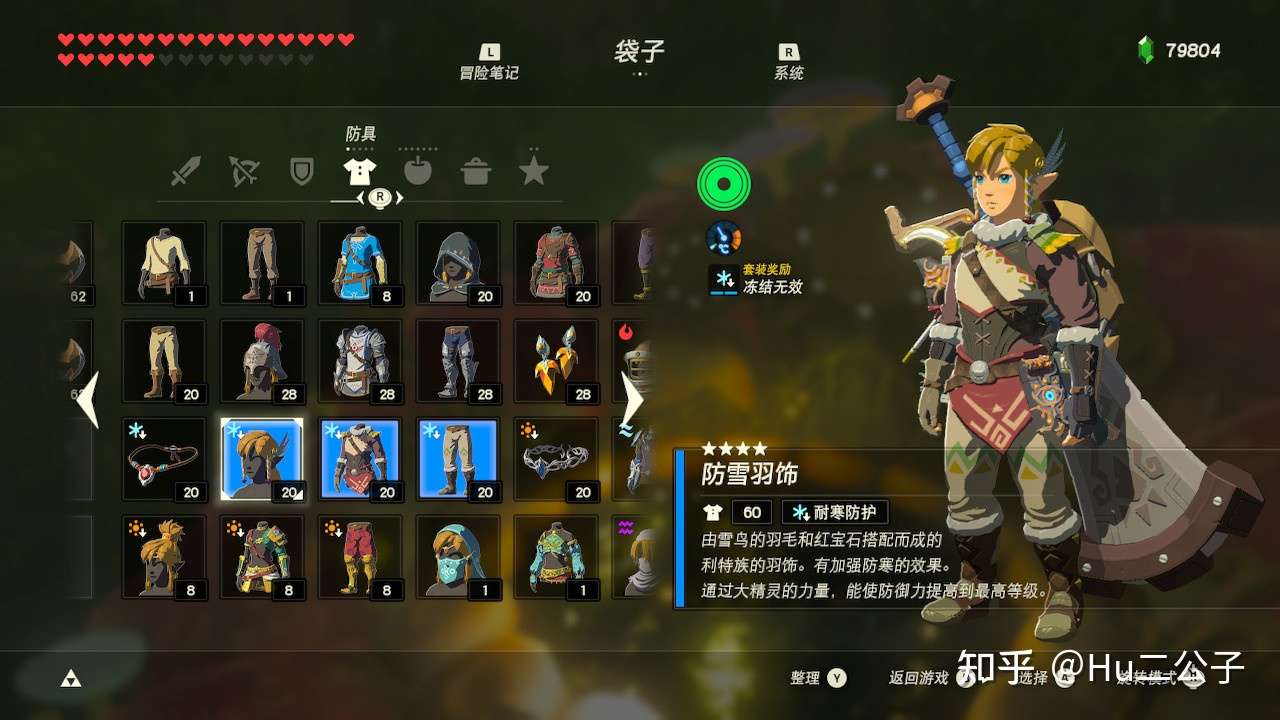Image resolution: width=1280 pixels, height=720 pixels.
Task: Select the golden Amber Earrings slot
Action: 556,361
